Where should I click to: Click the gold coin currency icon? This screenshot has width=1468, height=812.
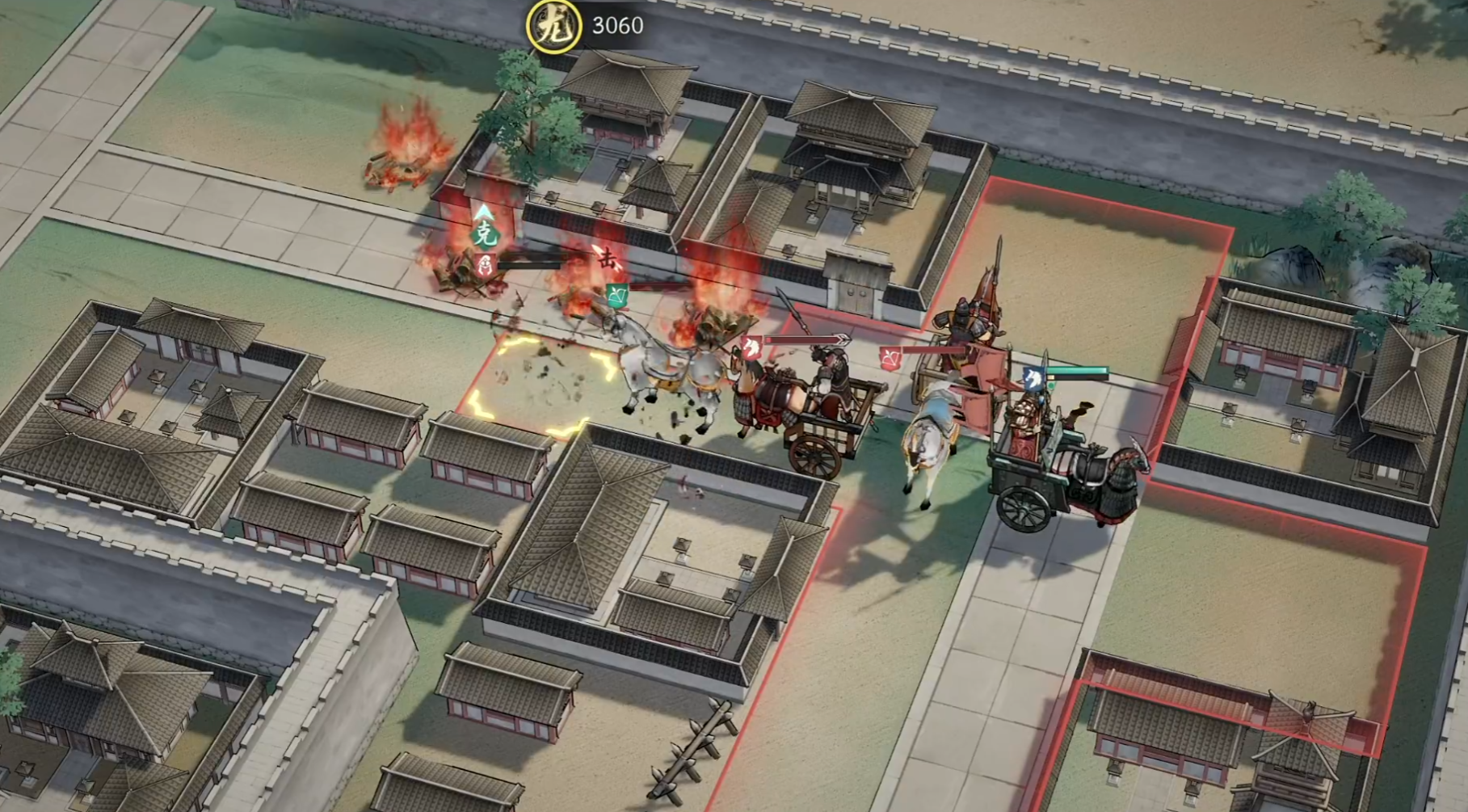tap(554, 26)
